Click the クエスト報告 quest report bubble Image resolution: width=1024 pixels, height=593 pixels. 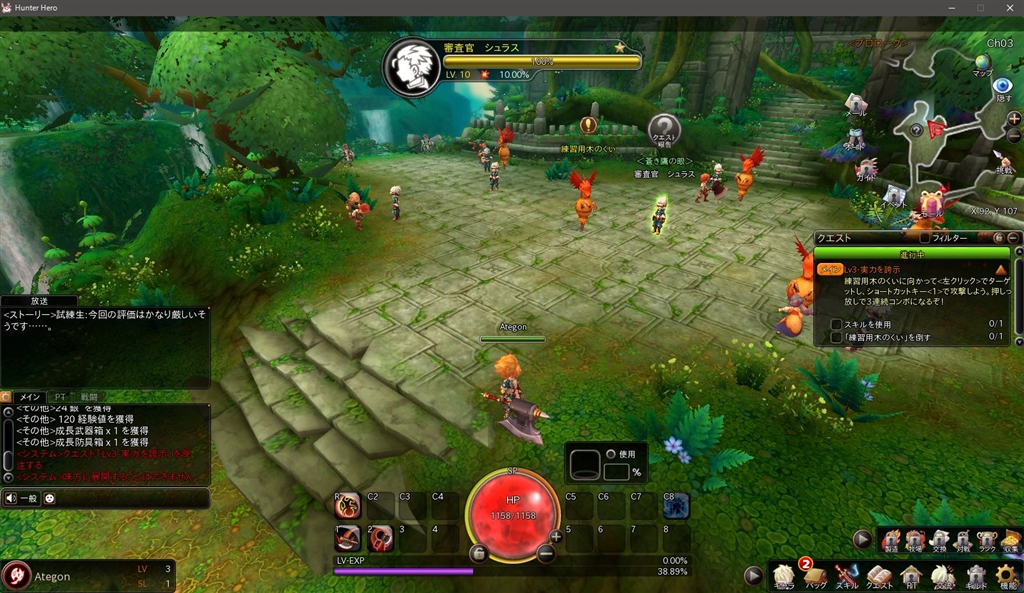664,130
